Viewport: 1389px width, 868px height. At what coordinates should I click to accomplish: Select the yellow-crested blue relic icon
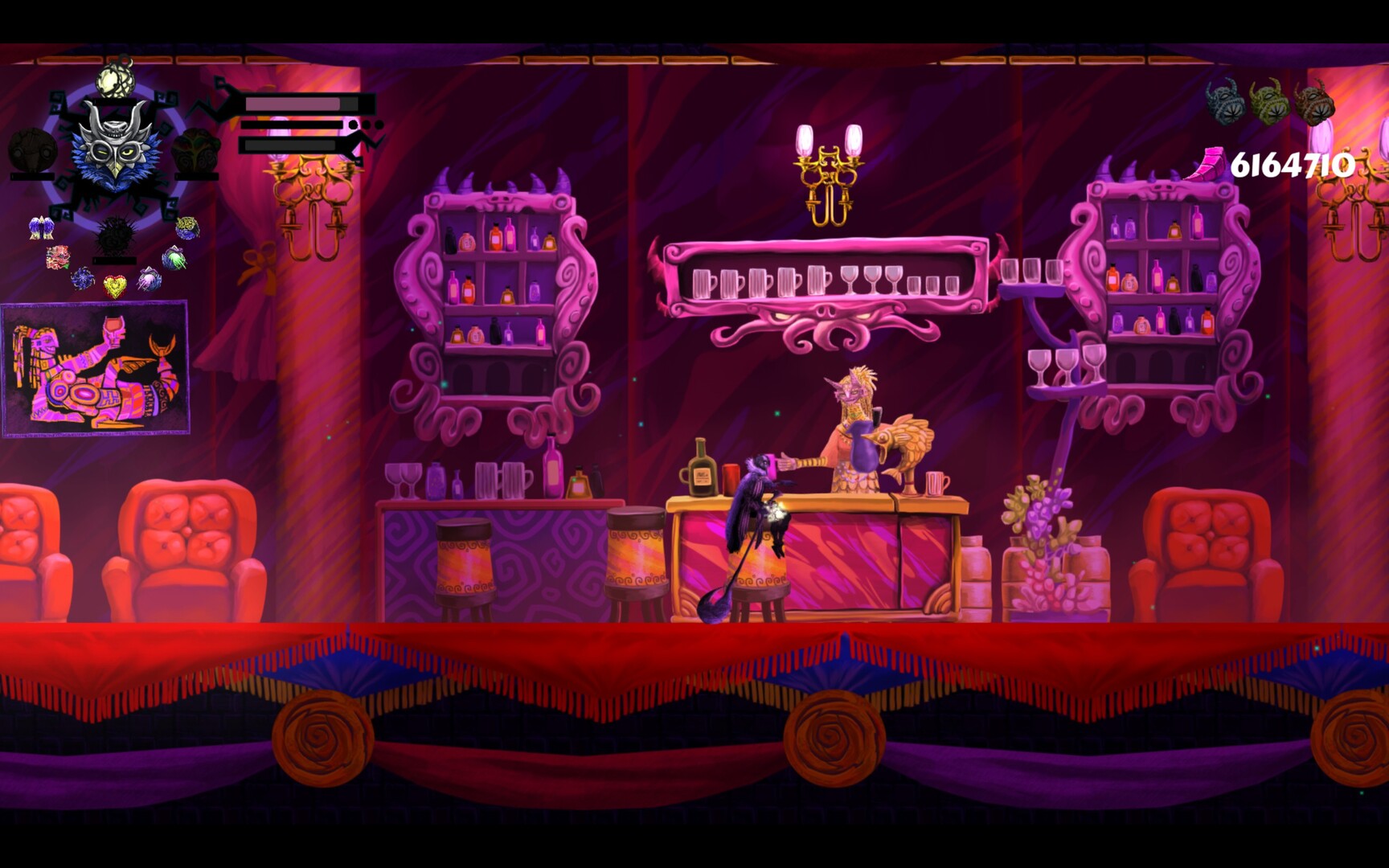187,227
